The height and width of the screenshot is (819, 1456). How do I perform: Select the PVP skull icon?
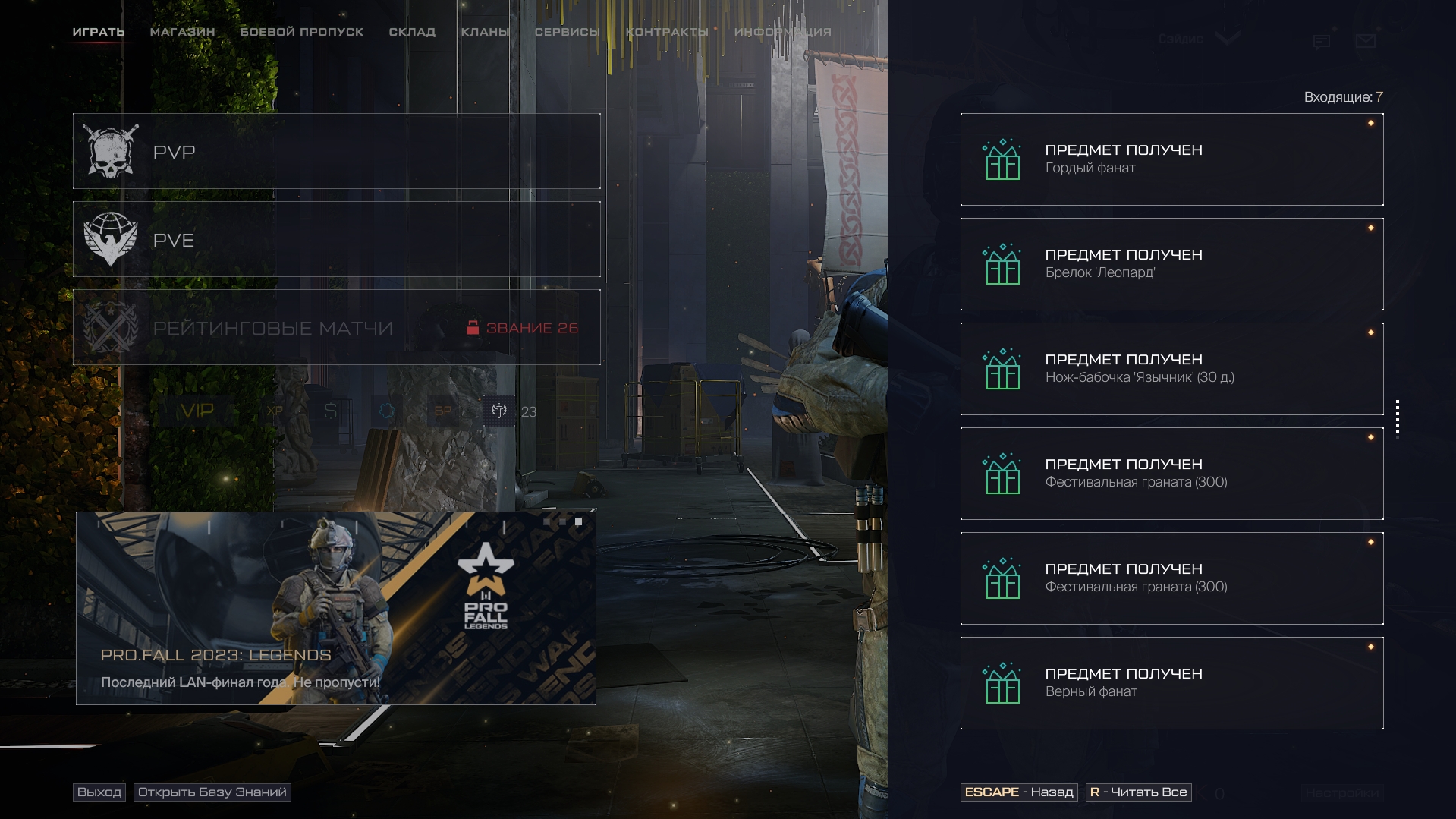112,150
